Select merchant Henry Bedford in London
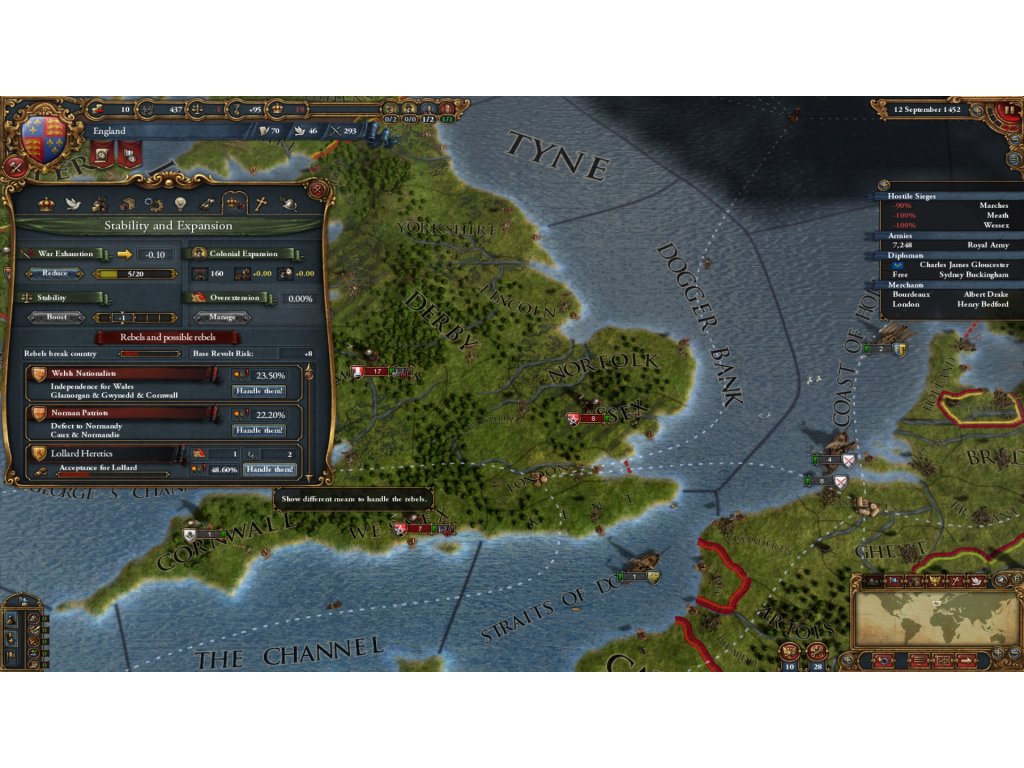 tap(980, 304)
